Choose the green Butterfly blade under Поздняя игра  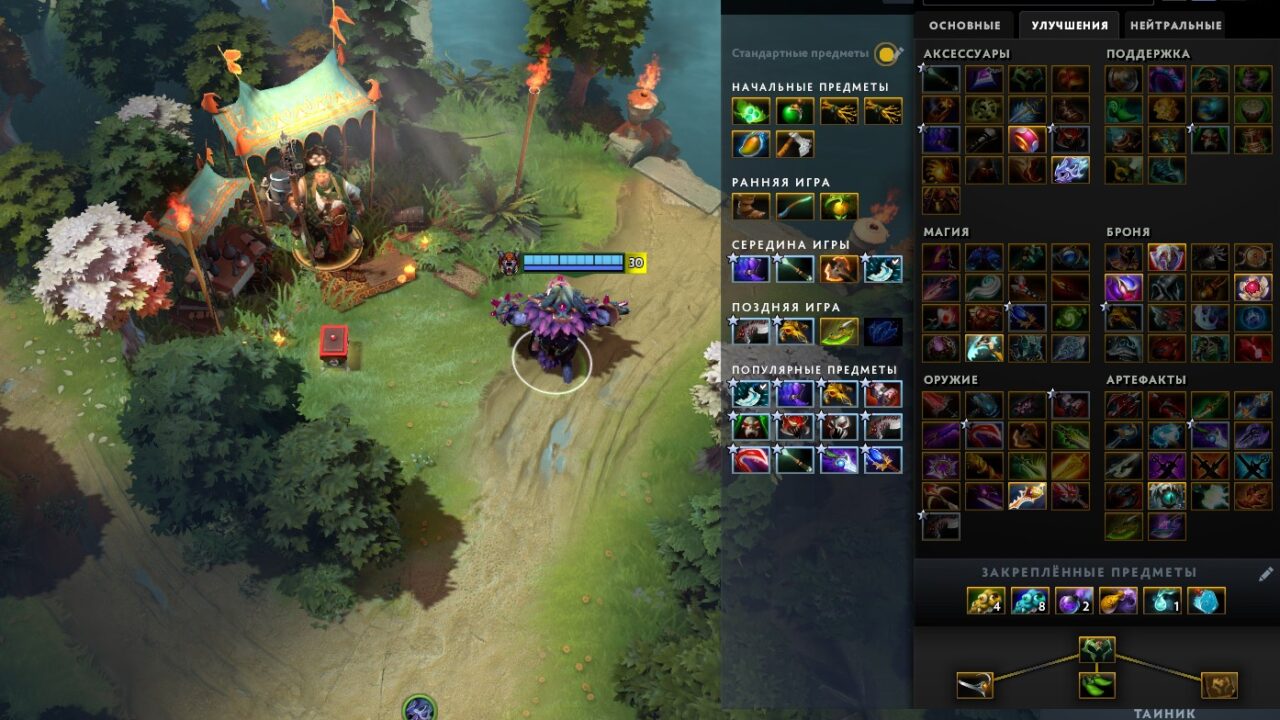tap(839, 331)
